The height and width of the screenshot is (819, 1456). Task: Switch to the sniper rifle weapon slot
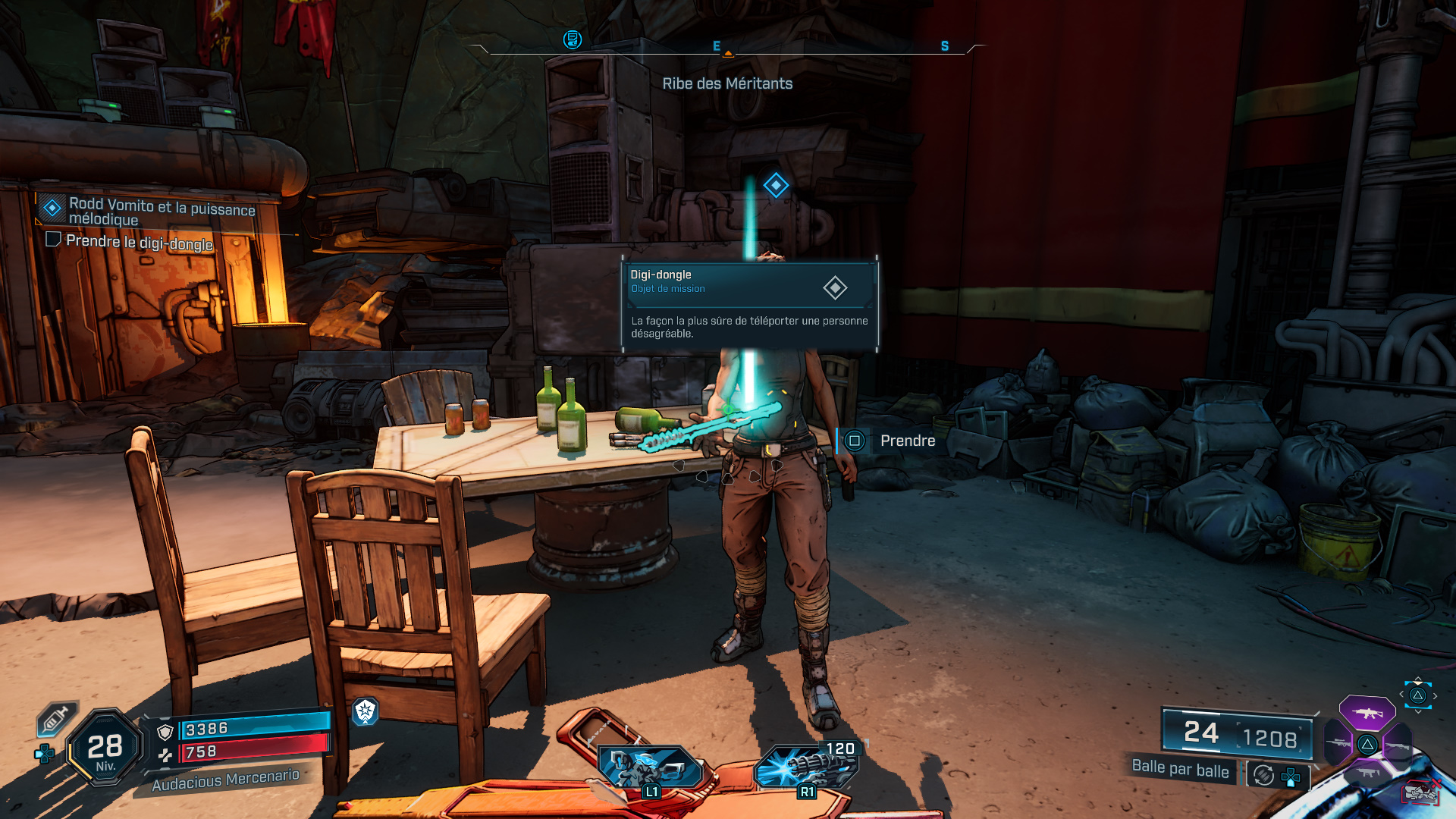pyautogui.click(x=1338, y=743)
